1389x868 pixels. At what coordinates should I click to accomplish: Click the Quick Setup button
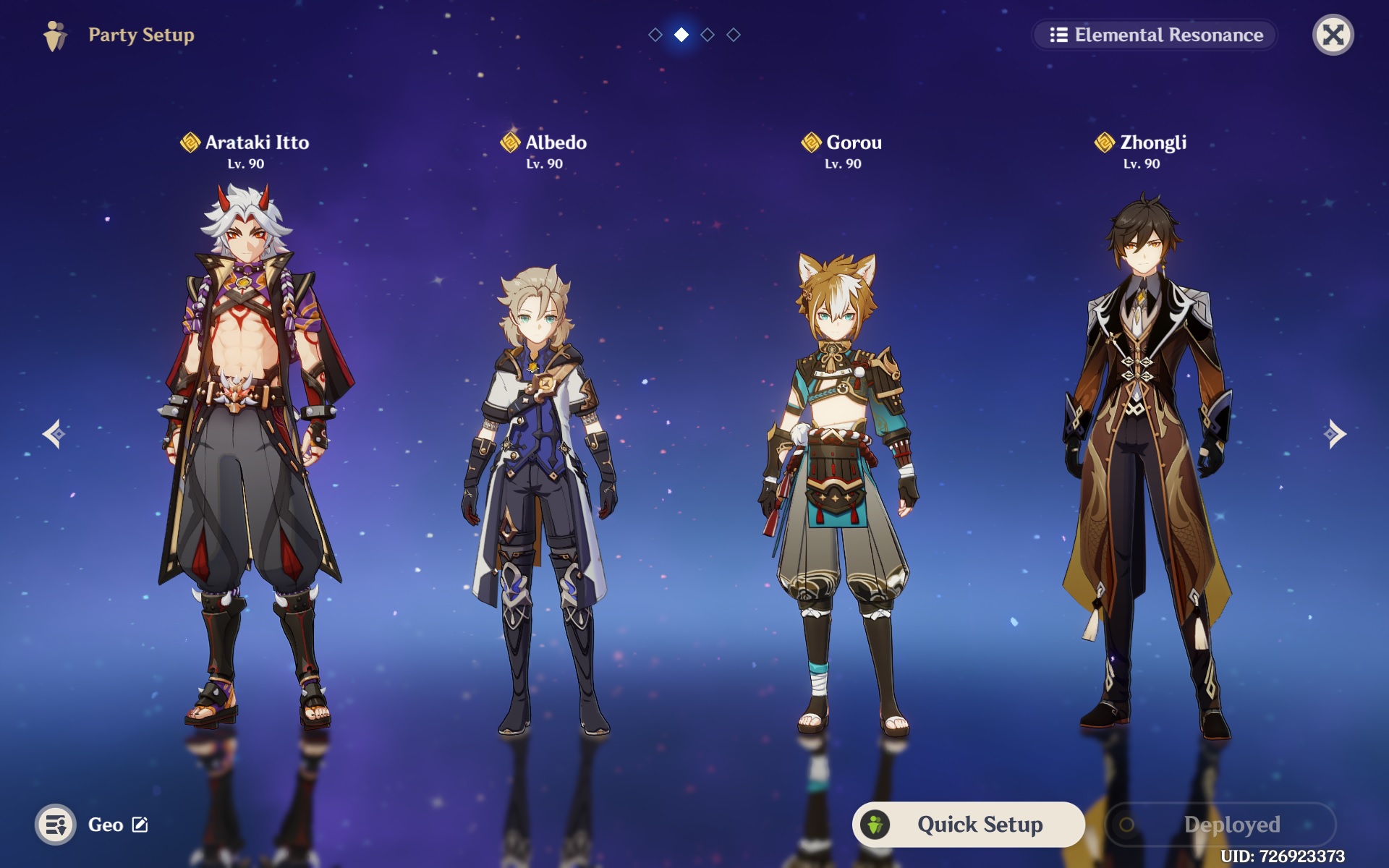coord(968,824)
